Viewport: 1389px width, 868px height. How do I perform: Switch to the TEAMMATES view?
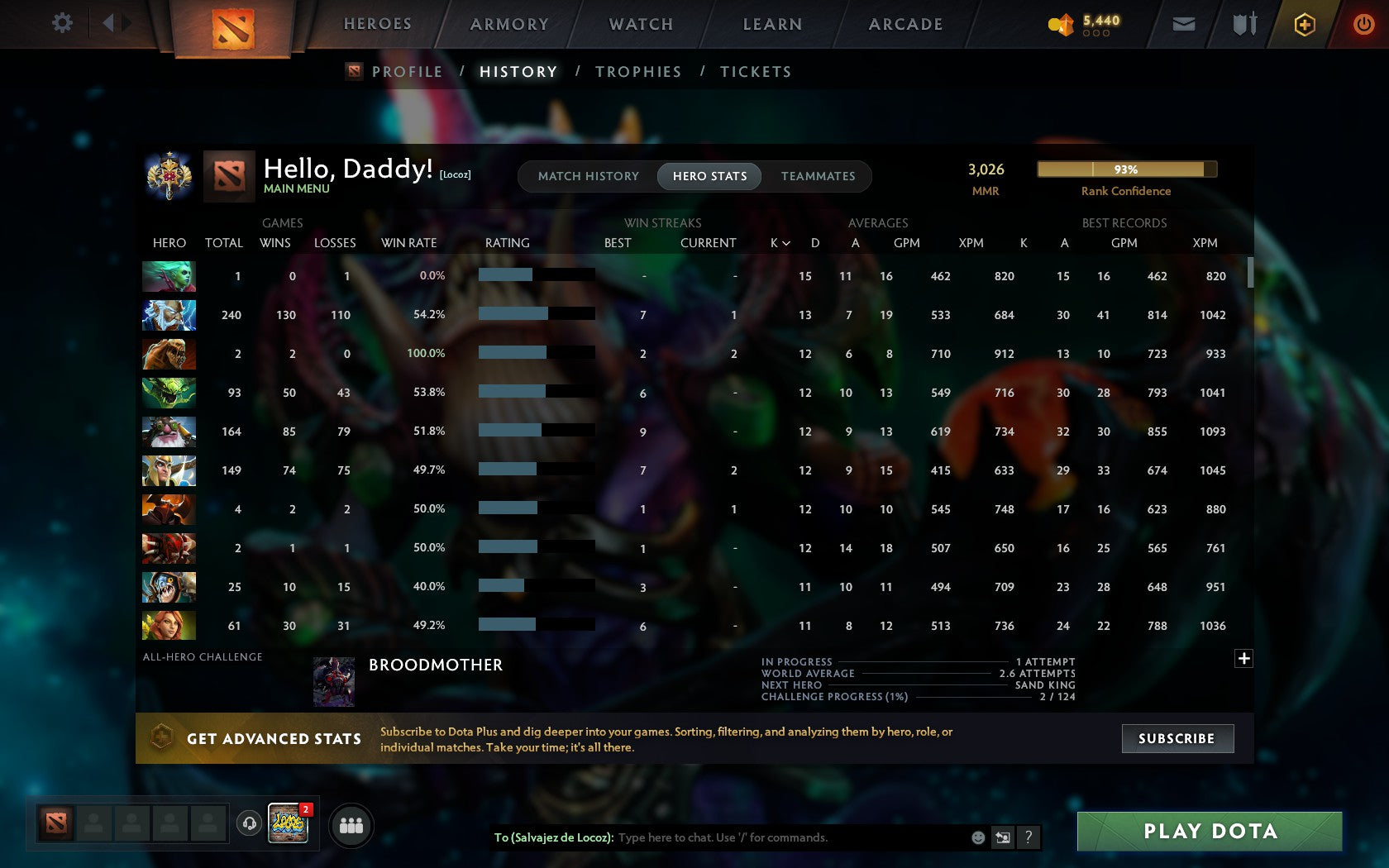[817, 176]
